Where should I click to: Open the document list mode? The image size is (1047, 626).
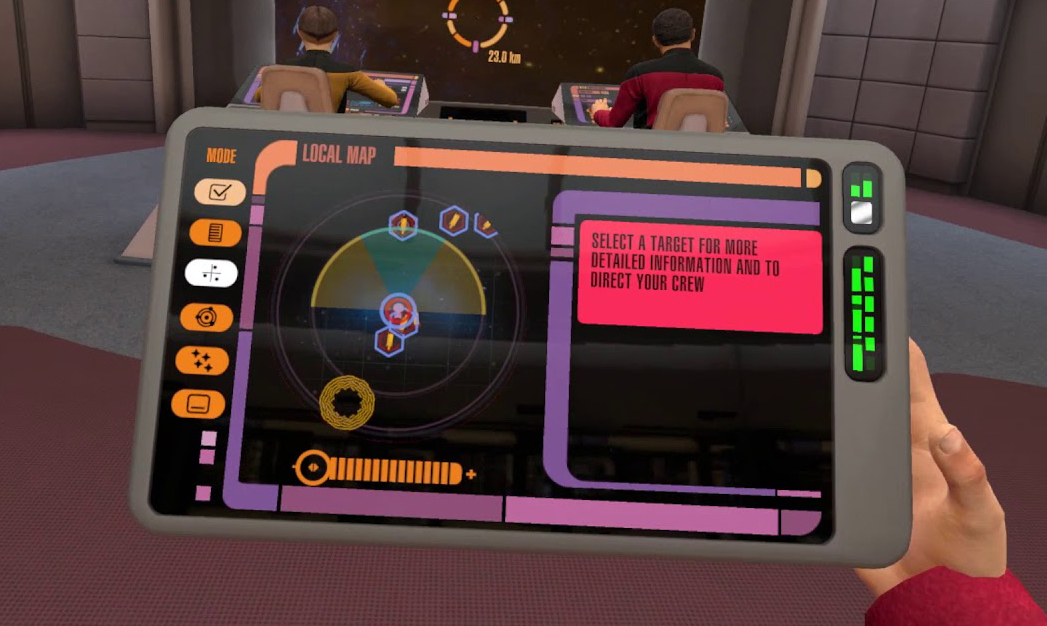coord(215,233)
